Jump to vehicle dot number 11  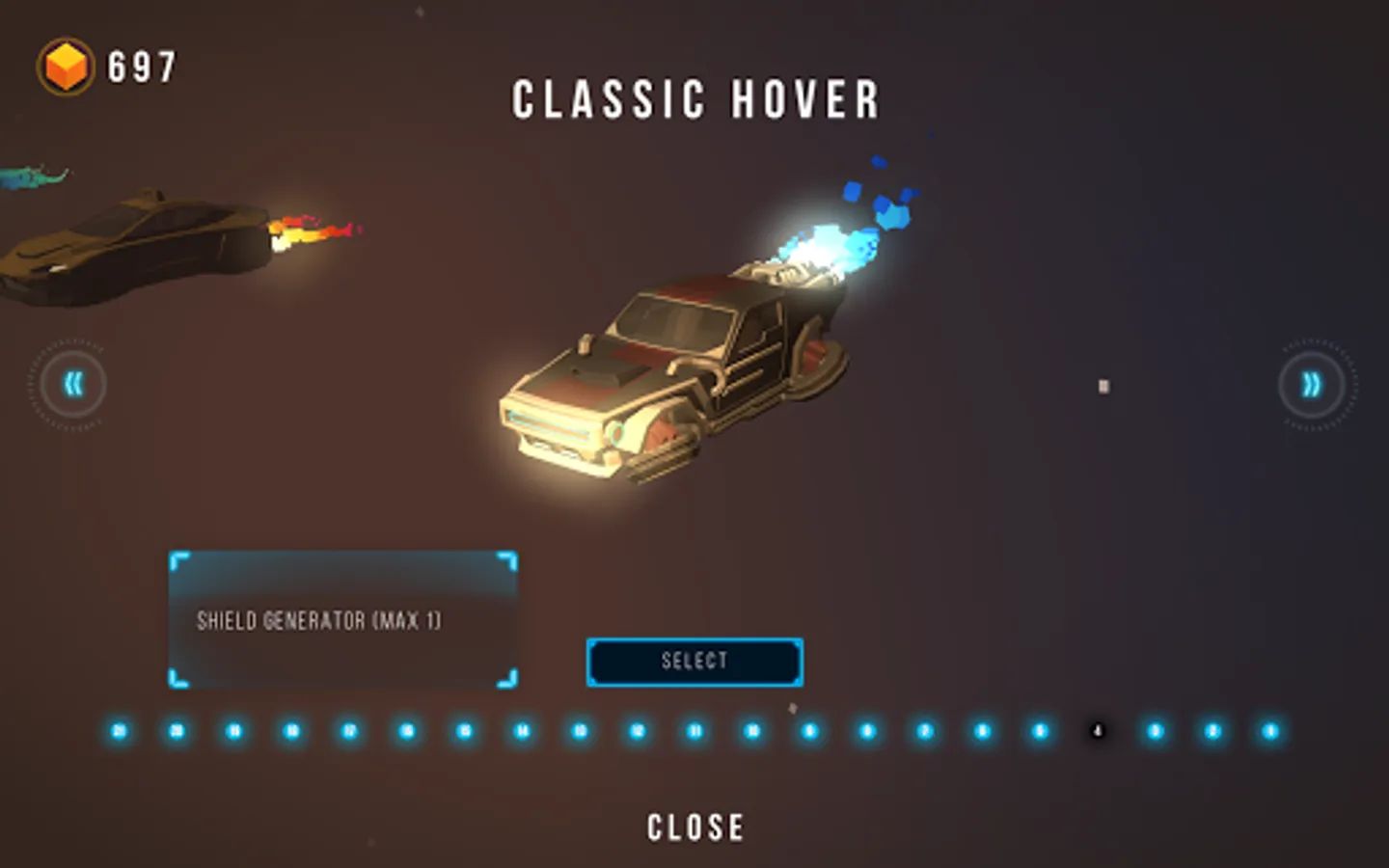click(x=694, y=731)
